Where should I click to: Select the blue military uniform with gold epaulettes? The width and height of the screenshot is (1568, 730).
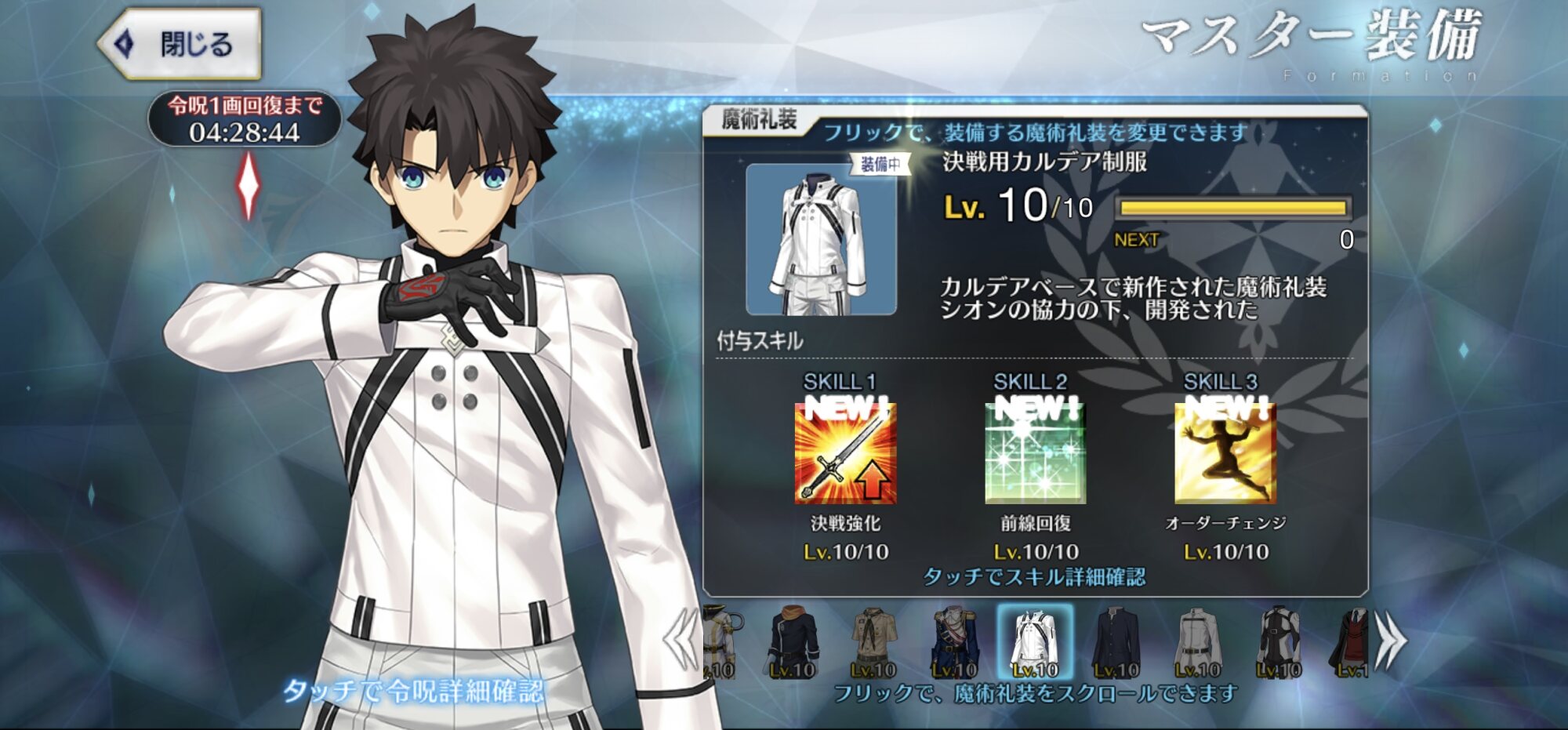click(x=954, y=642)
